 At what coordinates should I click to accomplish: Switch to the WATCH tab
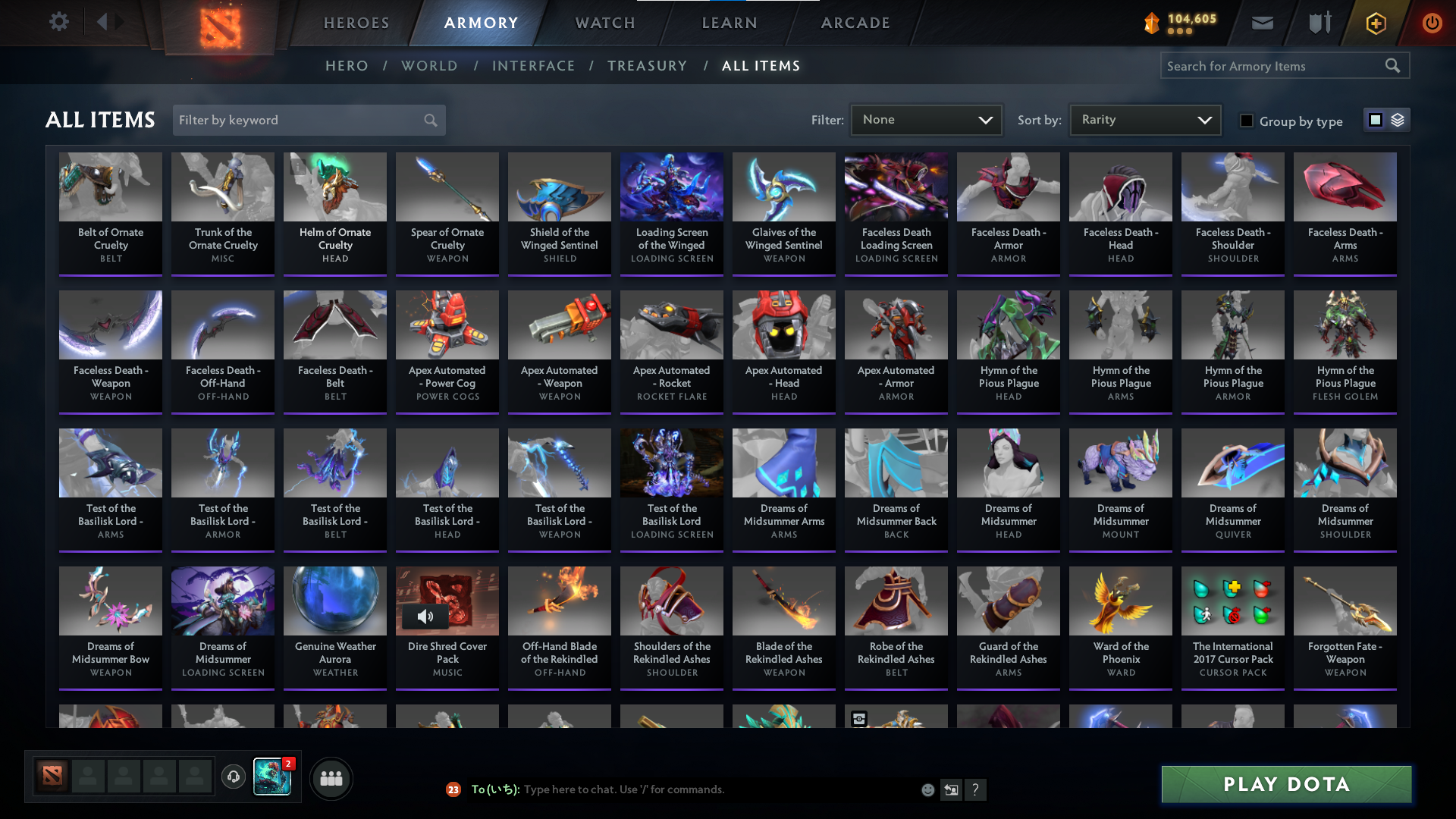604,23
